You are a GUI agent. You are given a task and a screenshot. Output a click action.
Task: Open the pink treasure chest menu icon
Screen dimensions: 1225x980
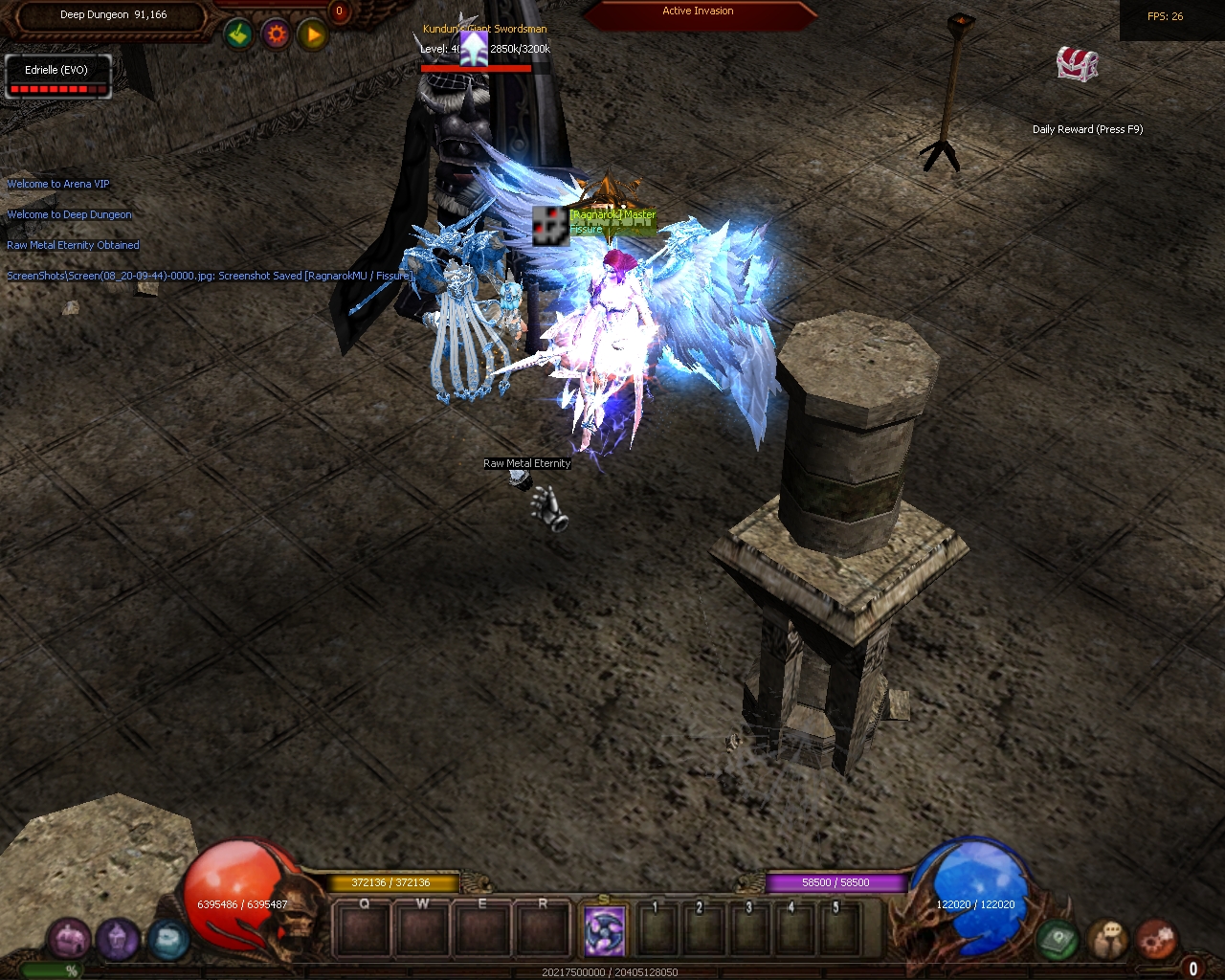[70, 939]
